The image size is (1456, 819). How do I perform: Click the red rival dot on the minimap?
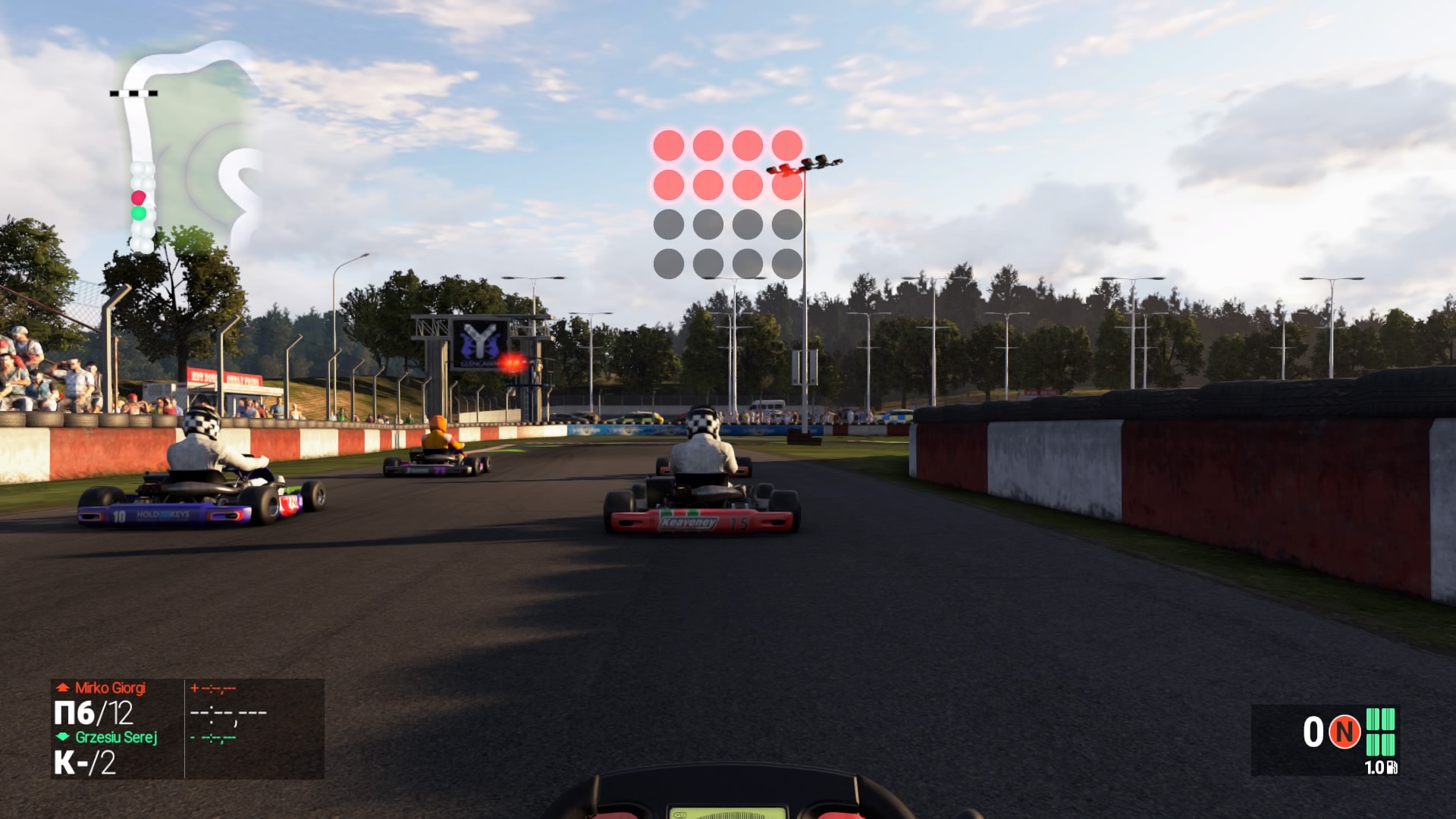point(139,196)
